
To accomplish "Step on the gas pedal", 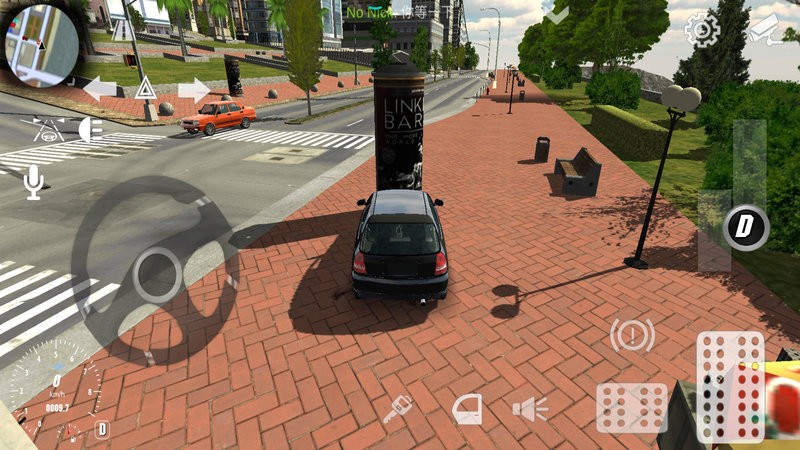I will click(x=729, y=385).
